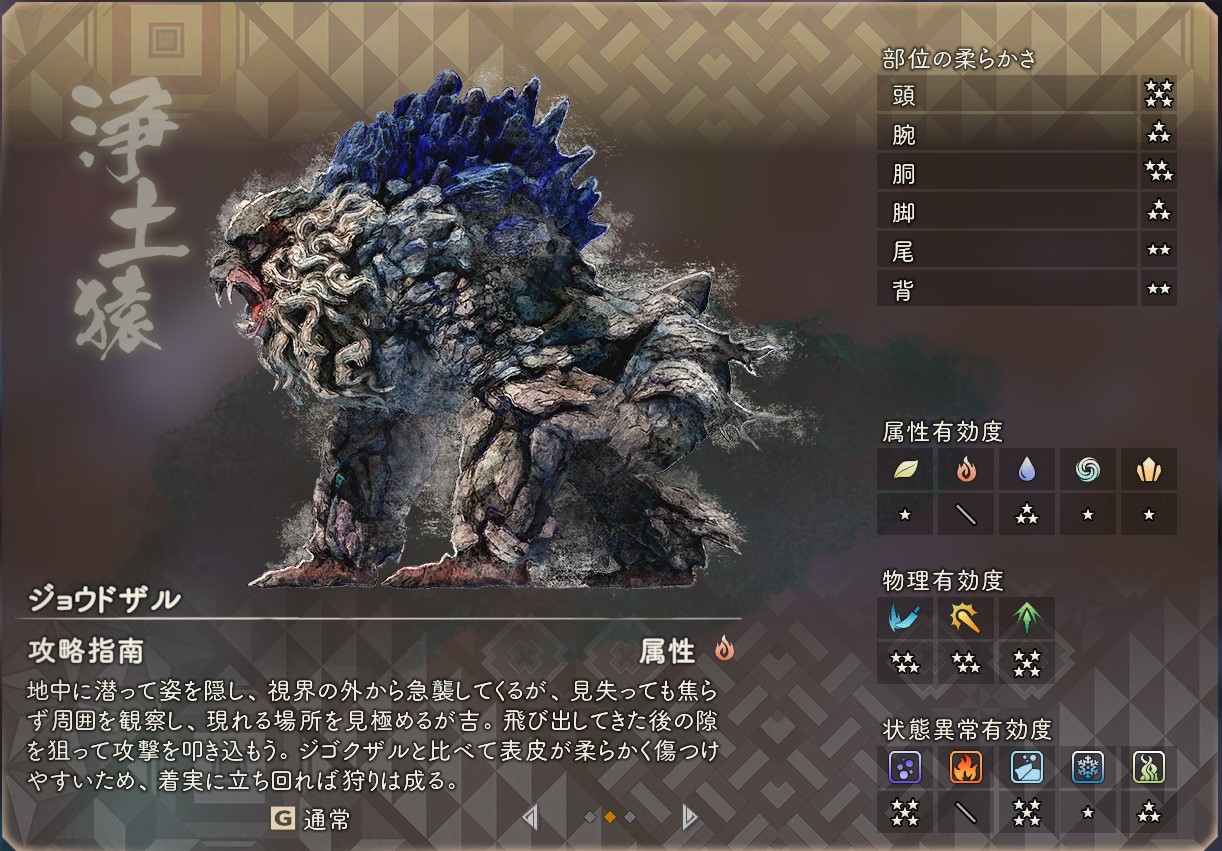
Task: Select the 腕 body part row
Action: point(1007,134)
